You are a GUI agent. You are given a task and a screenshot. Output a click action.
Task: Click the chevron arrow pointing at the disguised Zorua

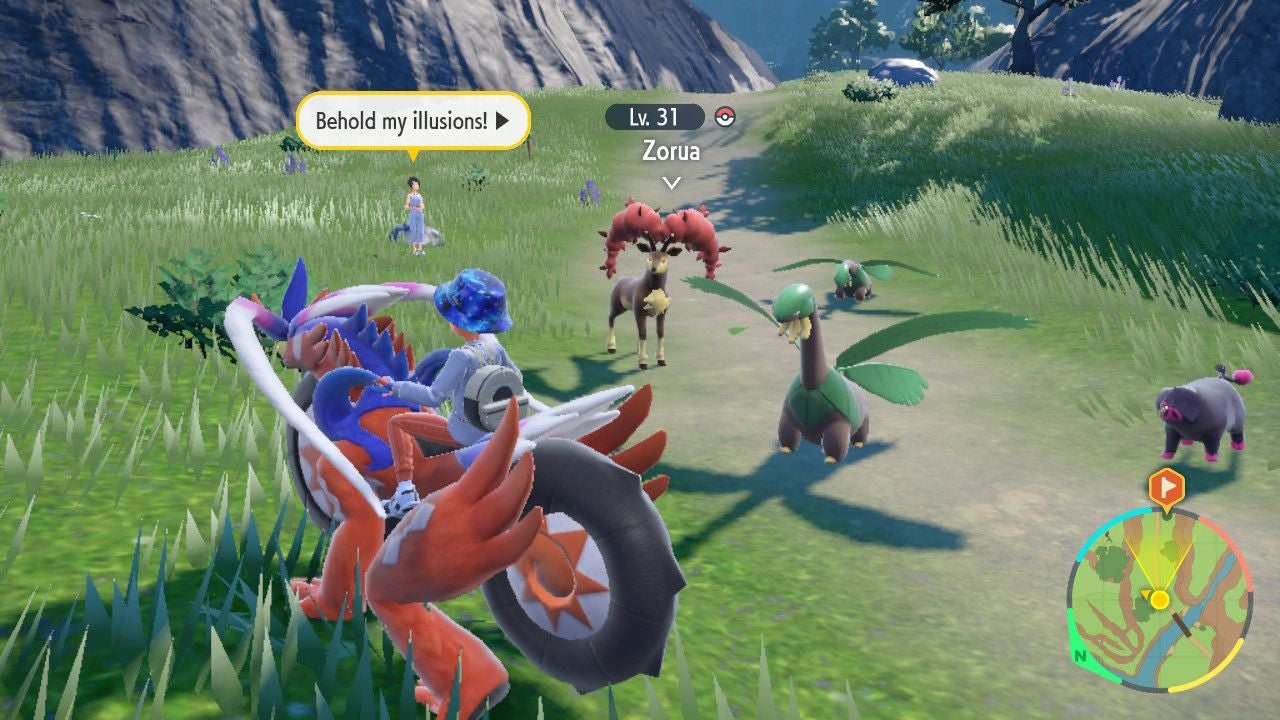674,180
